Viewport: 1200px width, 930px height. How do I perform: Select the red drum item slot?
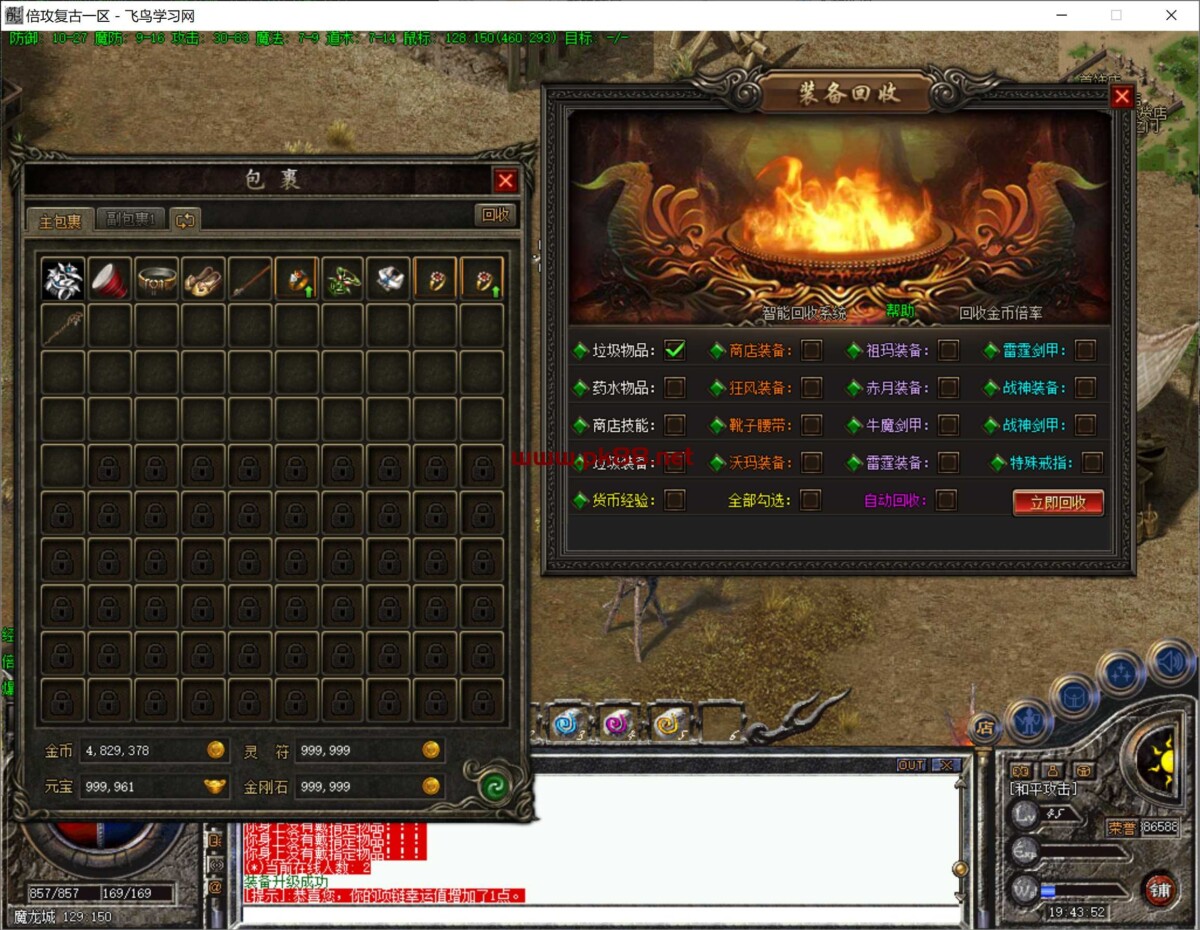point(109,280)
